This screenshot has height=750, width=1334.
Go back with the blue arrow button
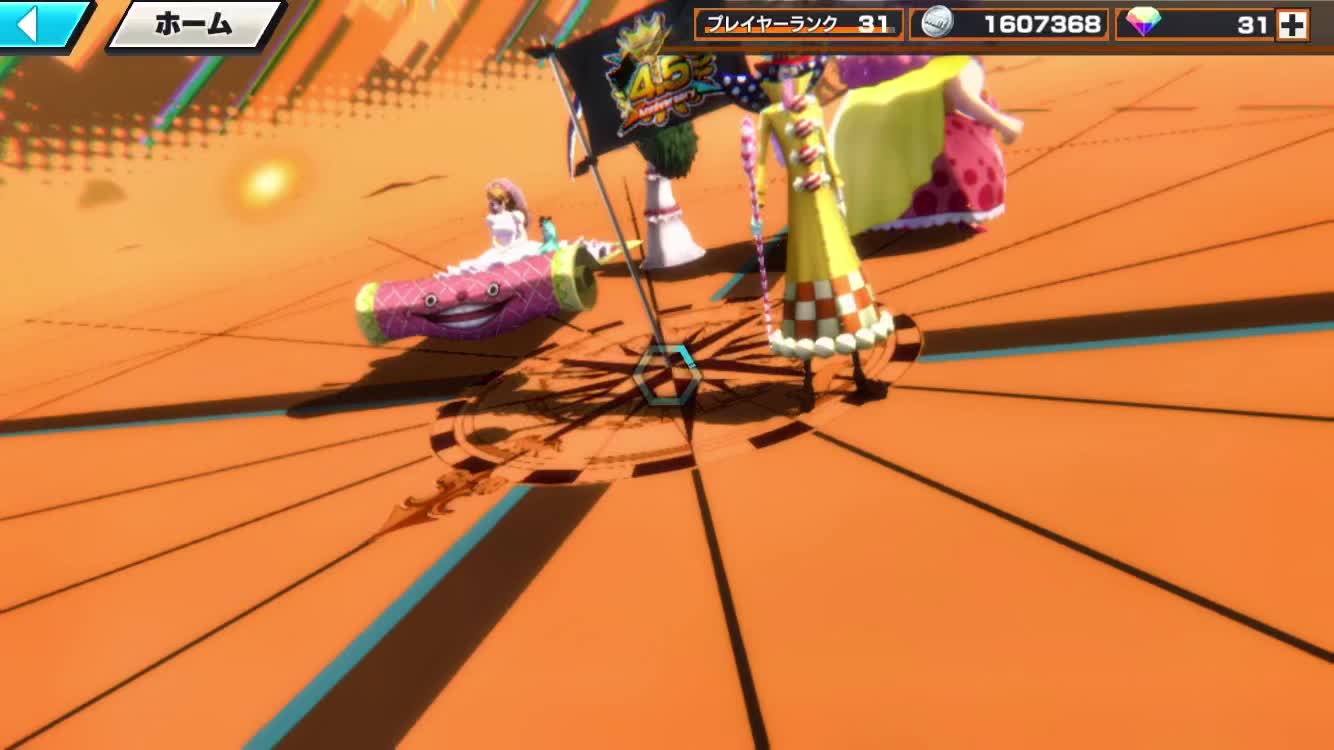click(x=40, y=23)
